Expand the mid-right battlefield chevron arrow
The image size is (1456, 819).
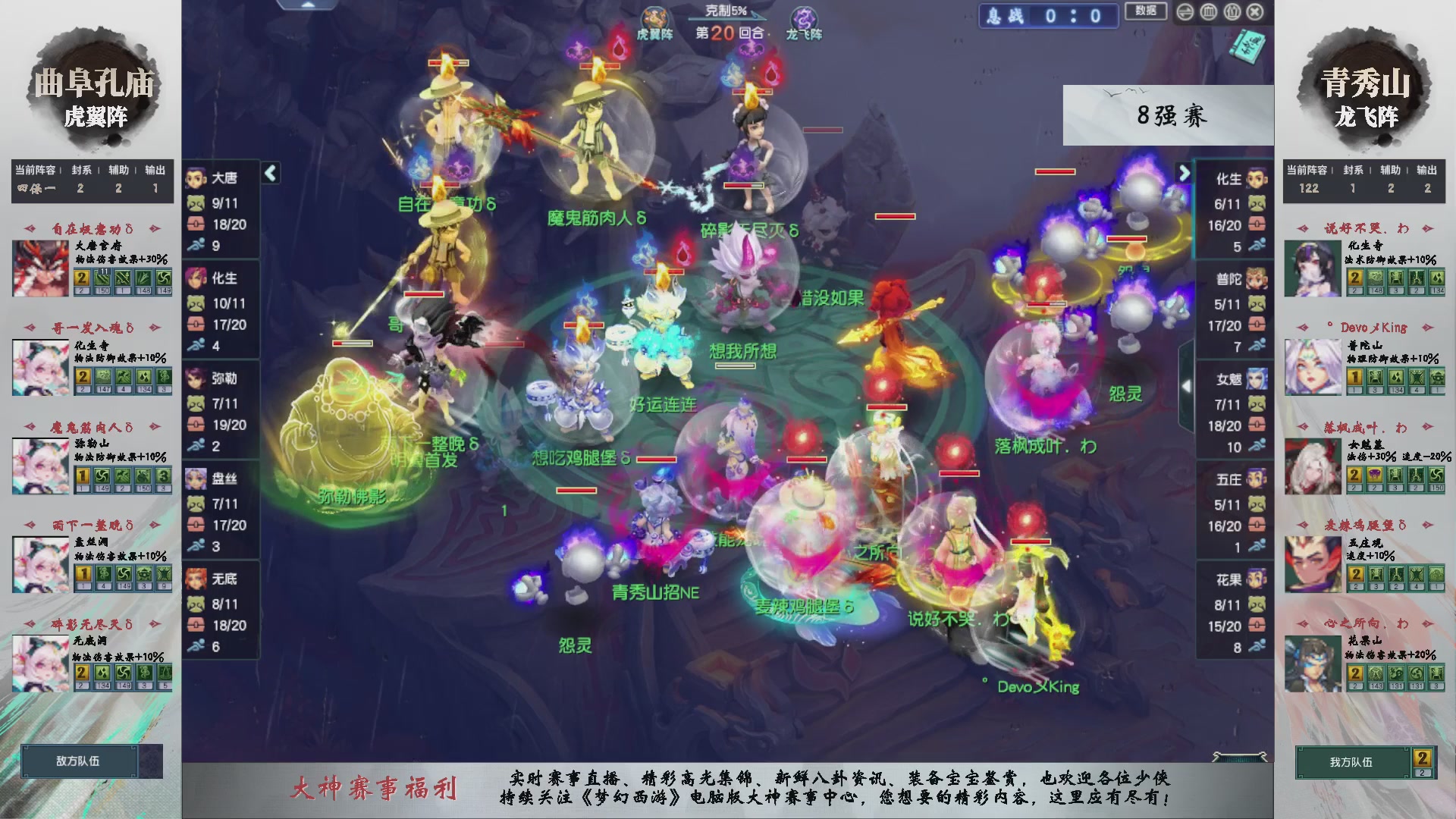pos(1186,387)
